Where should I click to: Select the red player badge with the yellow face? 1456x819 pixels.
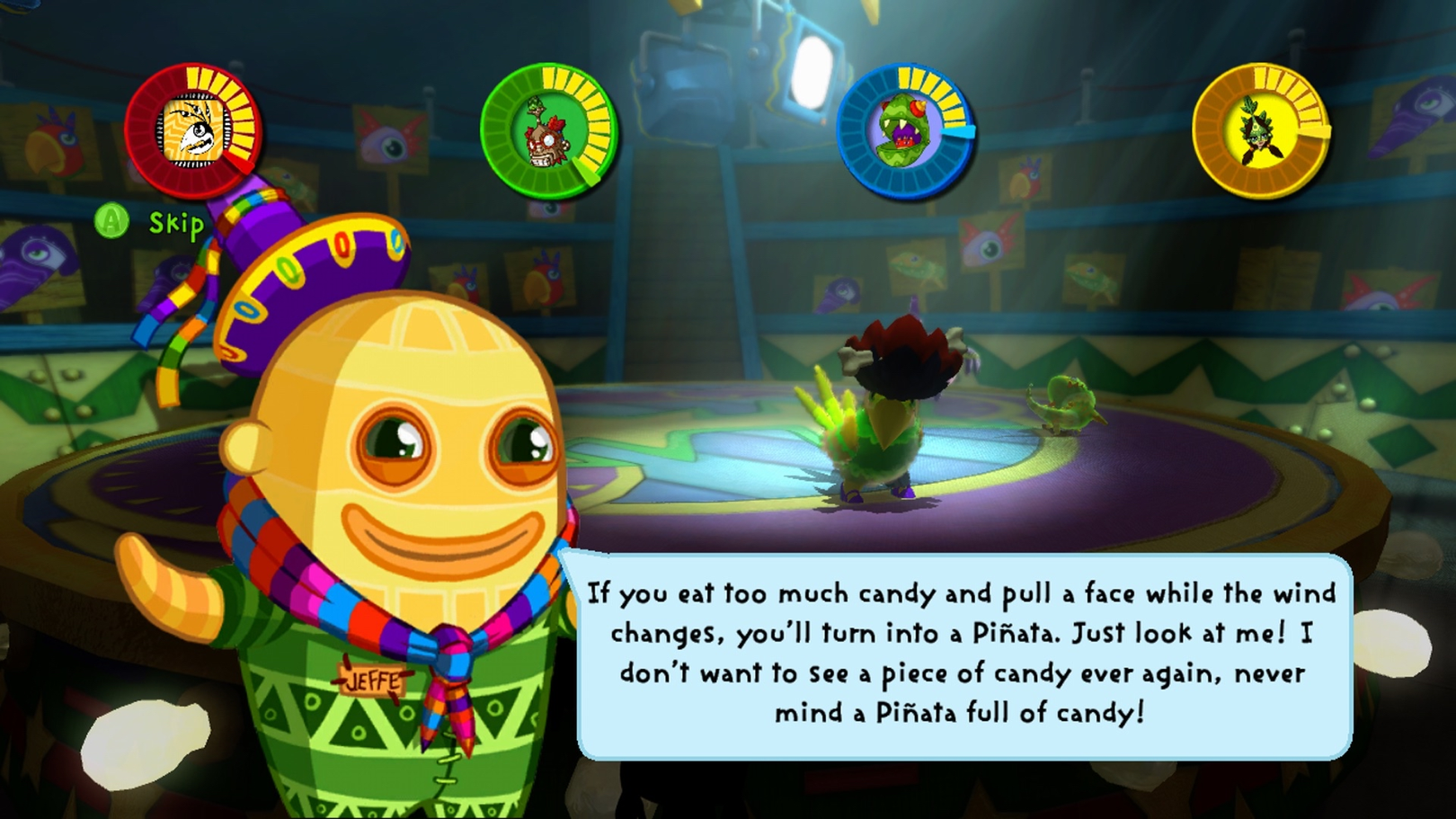[x=192, y=131]
